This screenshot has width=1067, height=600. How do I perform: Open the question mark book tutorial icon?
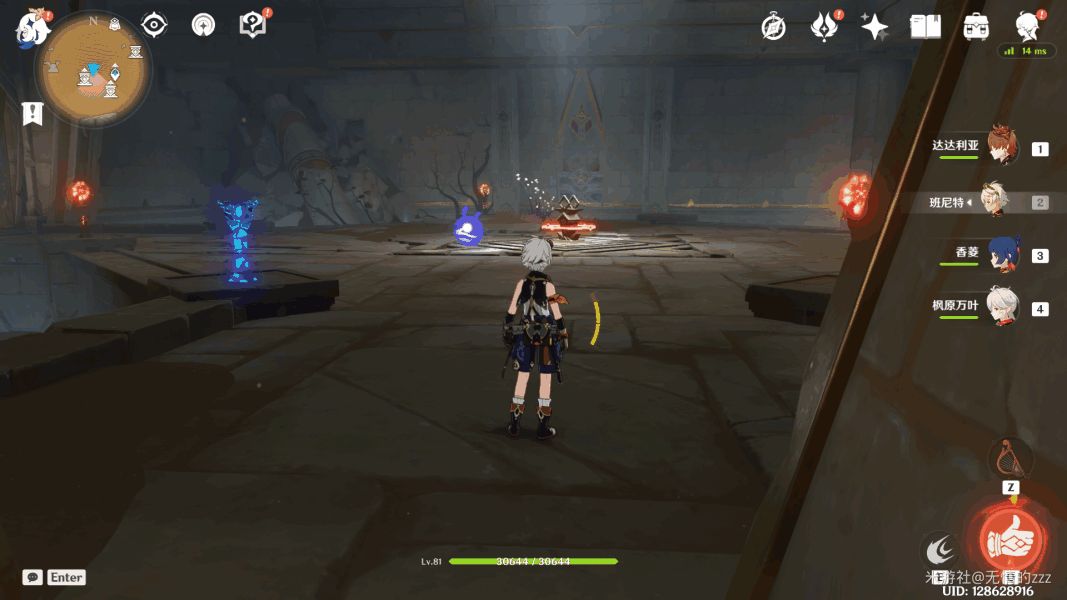(253, 25)
